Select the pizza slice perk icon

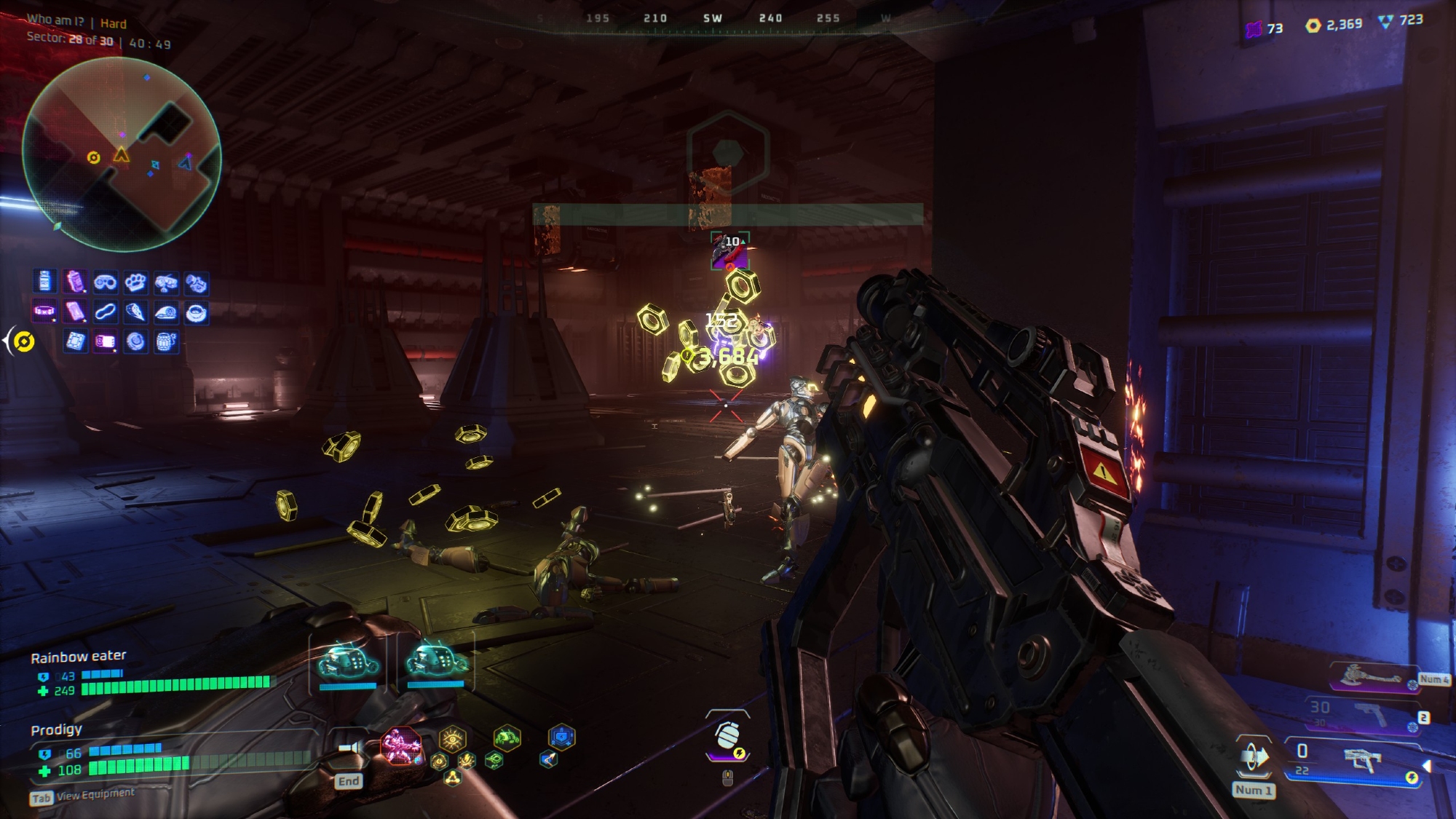[x=135, y=312]
